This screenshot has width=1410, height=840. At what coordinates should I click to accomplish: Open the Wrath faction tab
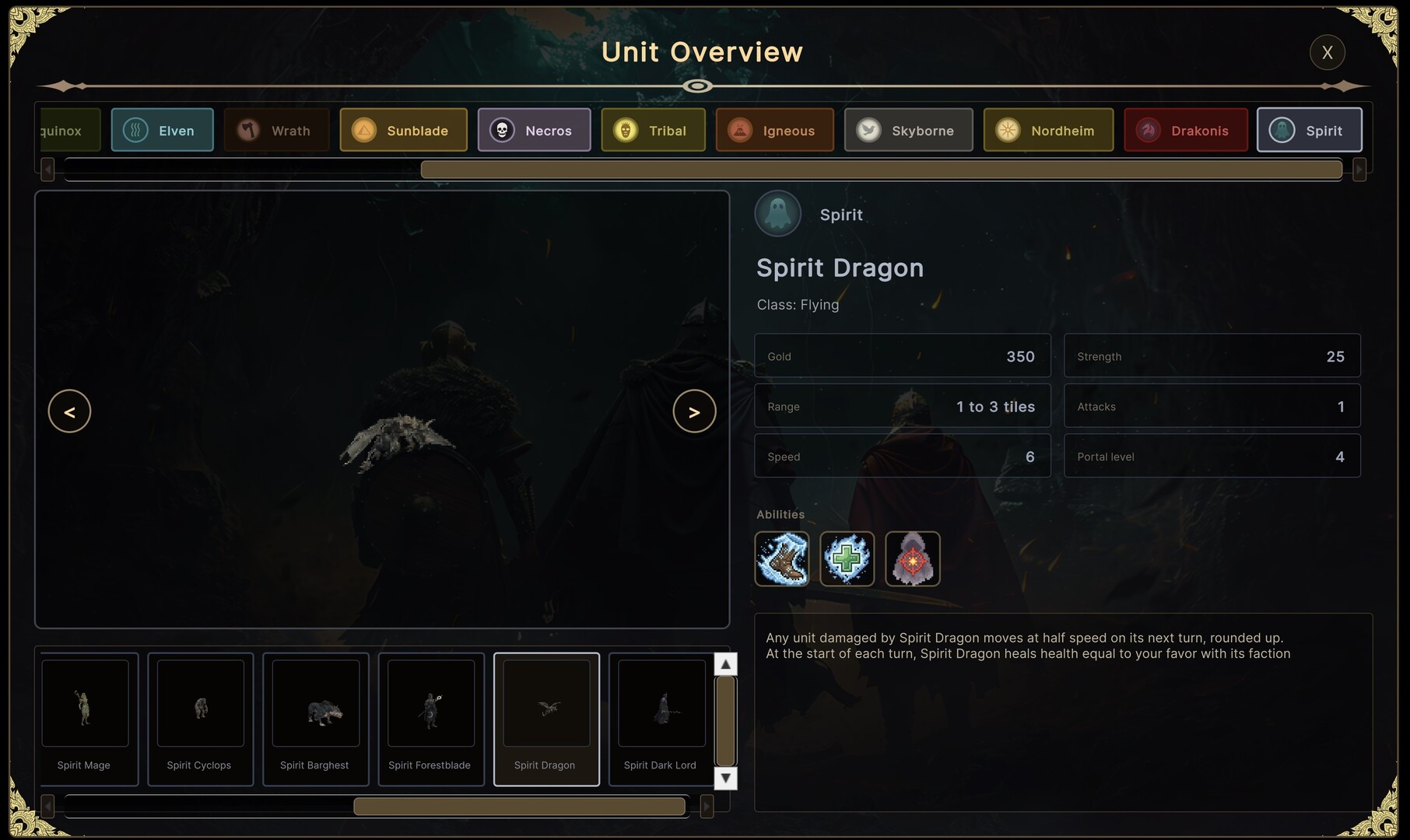(247, 130)
